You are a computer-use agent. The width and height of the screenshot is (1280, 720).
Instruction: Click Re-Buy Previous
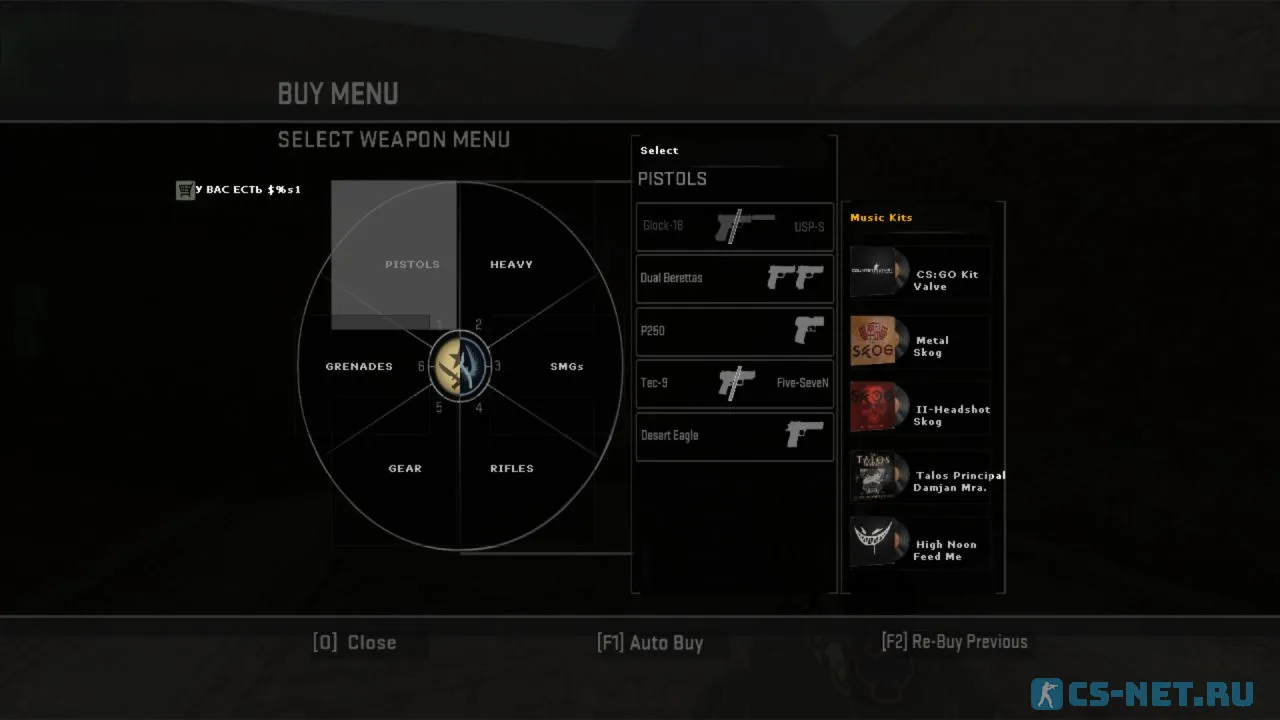click(x=954, y=642)
